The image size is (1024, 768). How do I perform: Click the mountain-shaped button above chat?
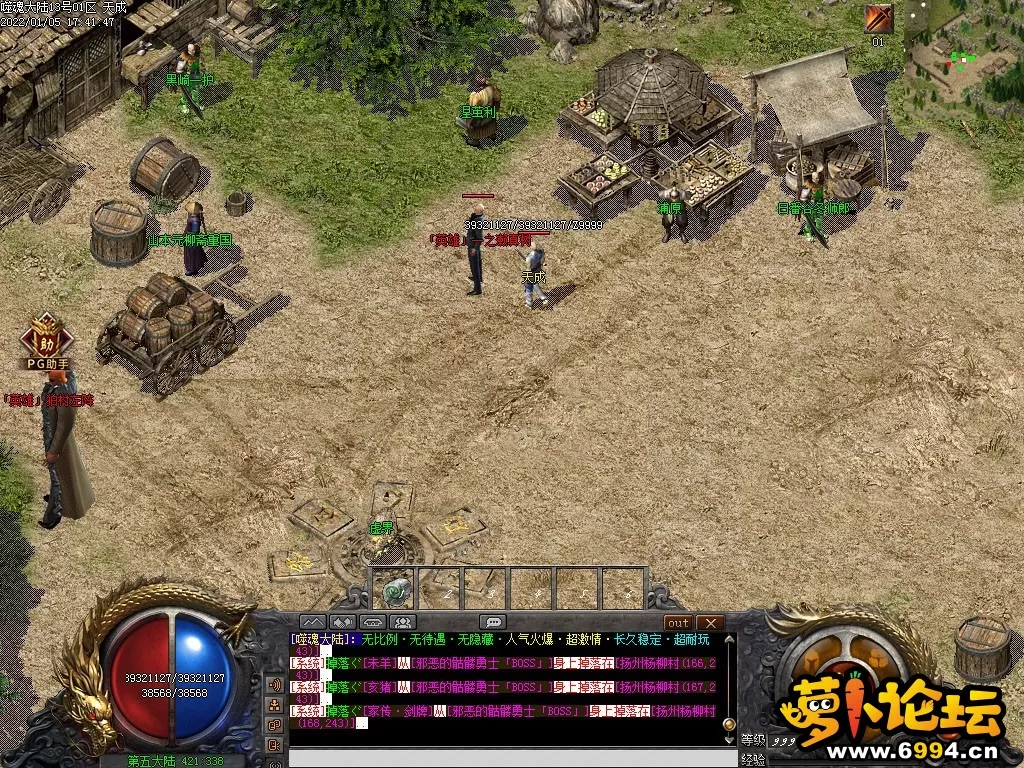click(313, 622)
